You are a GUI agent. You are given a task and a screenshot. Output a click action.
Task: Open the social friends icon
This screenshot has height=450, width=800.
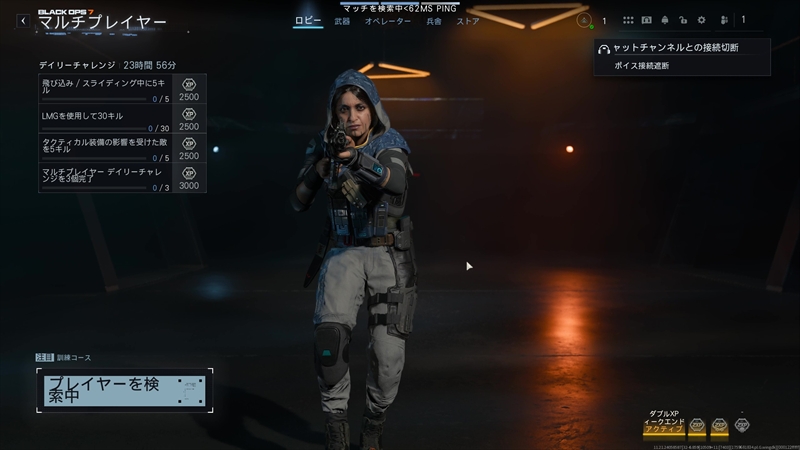pyautogui.click(x=722, y=20)
